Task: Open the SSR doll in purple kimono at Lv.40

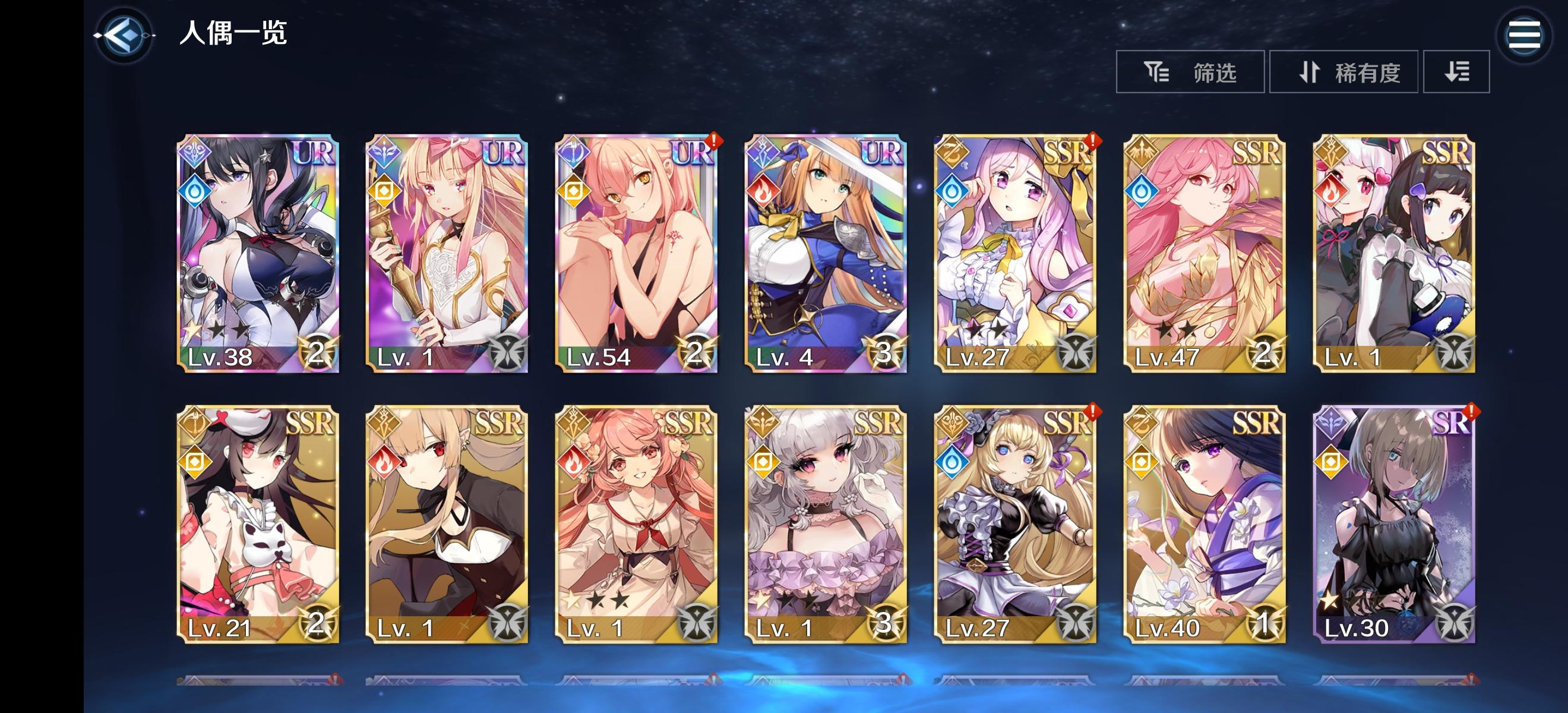Action: click(x=1204, y=523)
